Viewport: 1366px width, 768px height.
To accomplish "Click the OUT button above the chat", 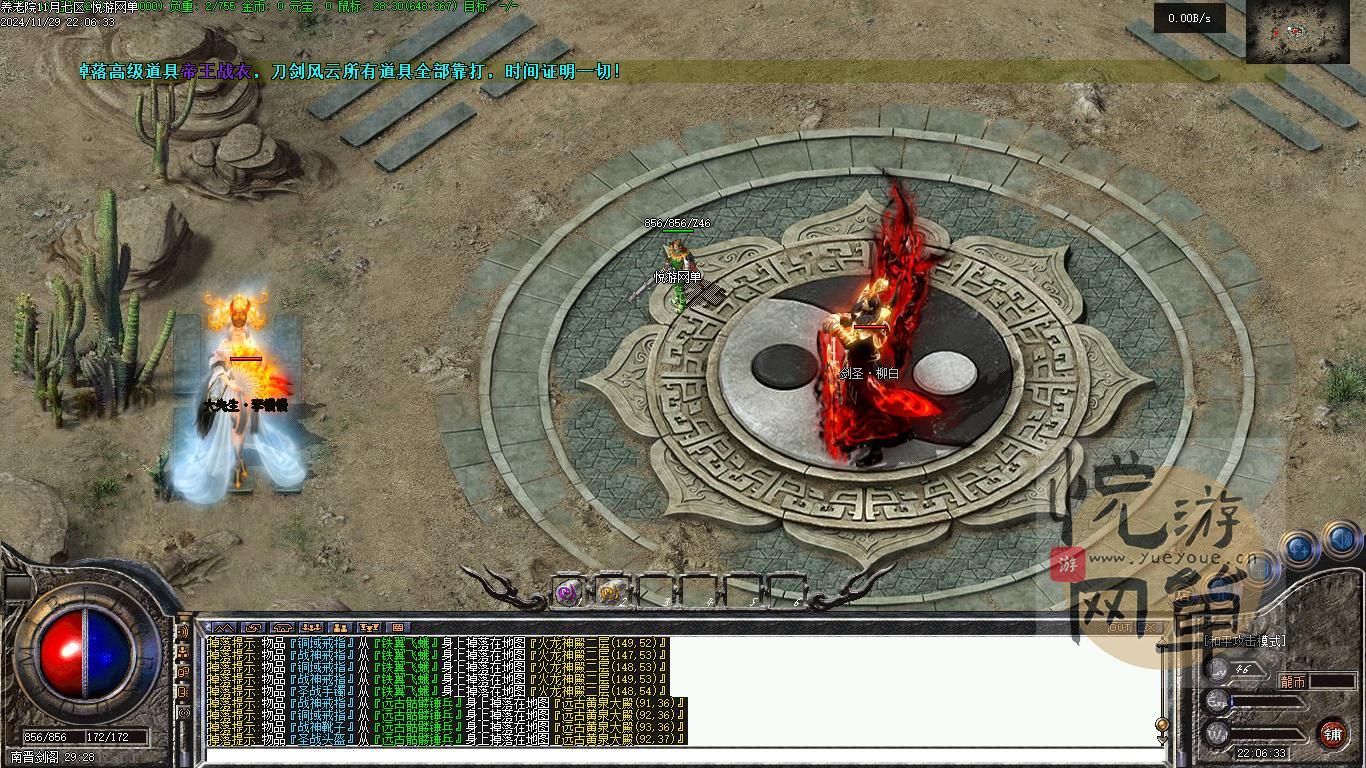I will 1121,627.
